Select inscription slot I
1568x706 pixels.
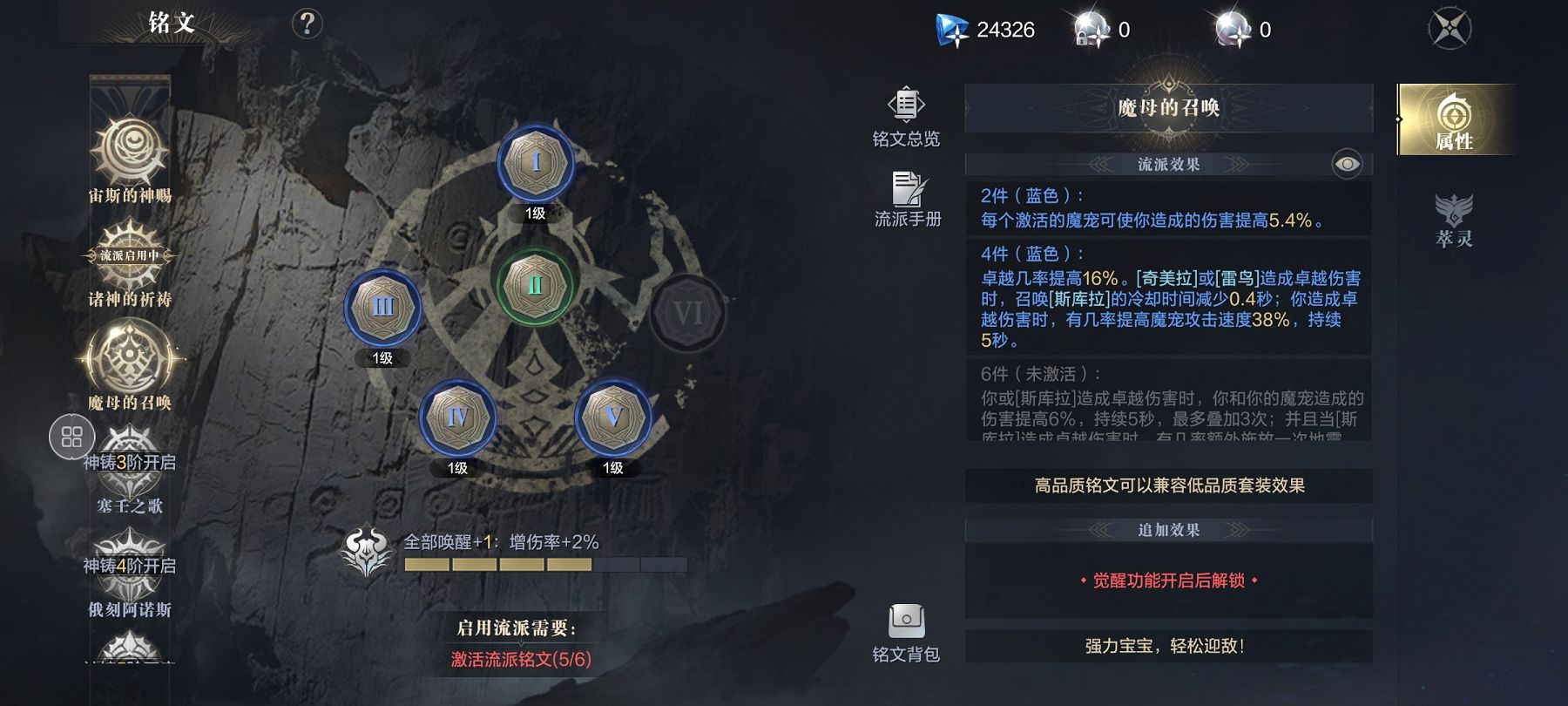[535, 164]
